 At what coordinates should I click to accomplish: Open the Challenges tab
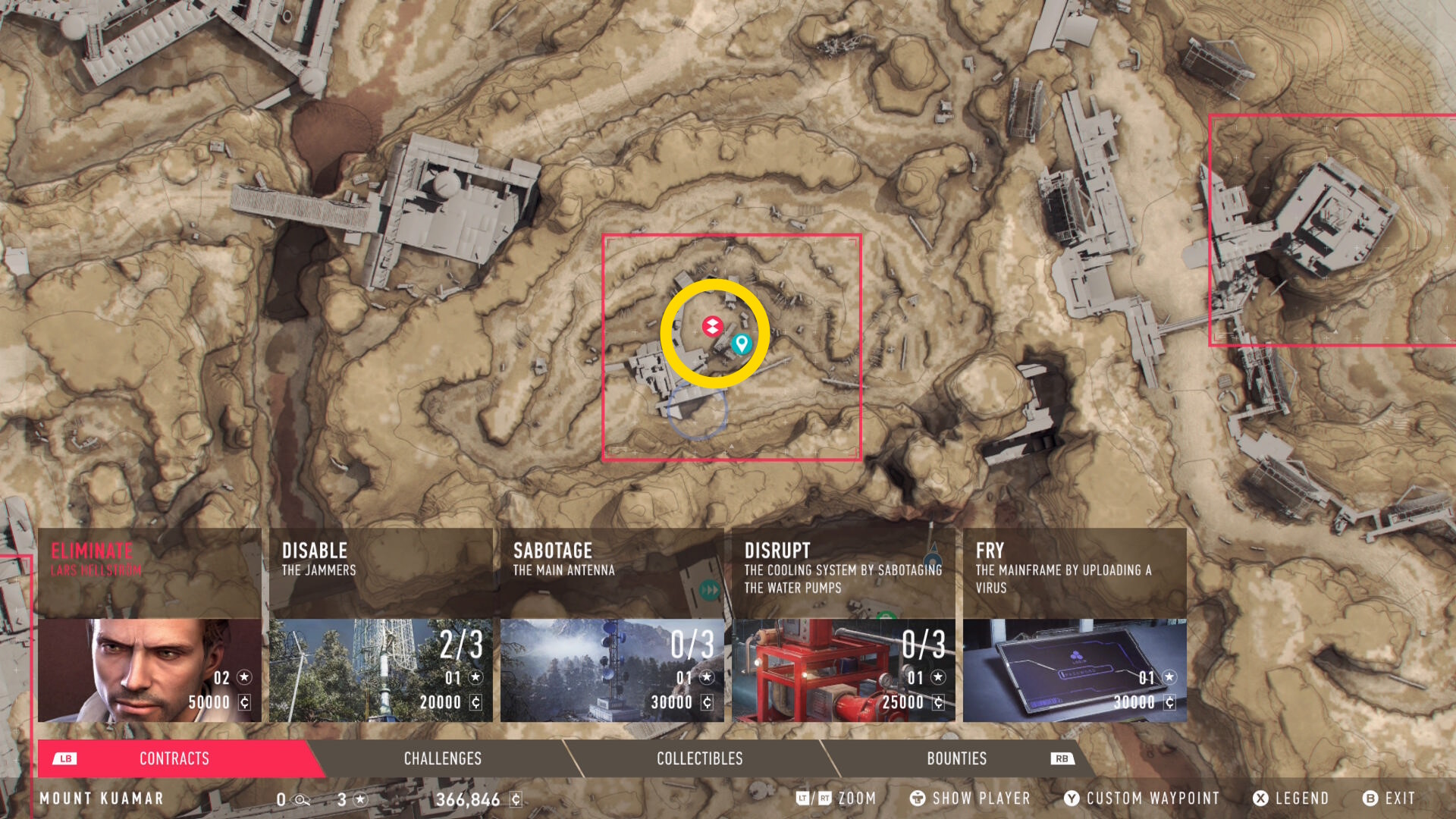[x=442, y=758]
